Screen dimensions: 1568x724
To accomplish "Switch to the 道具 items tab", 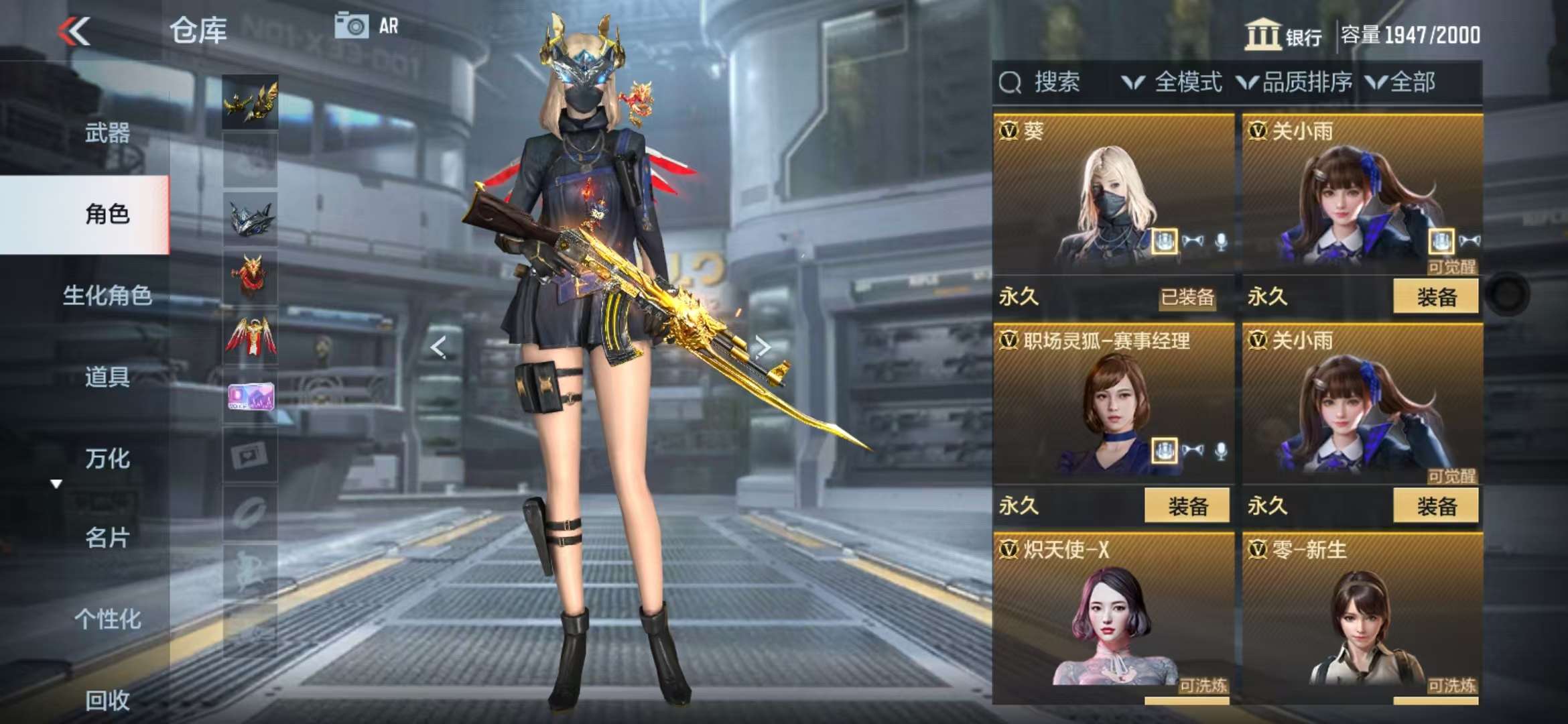I will coord(107,377).
